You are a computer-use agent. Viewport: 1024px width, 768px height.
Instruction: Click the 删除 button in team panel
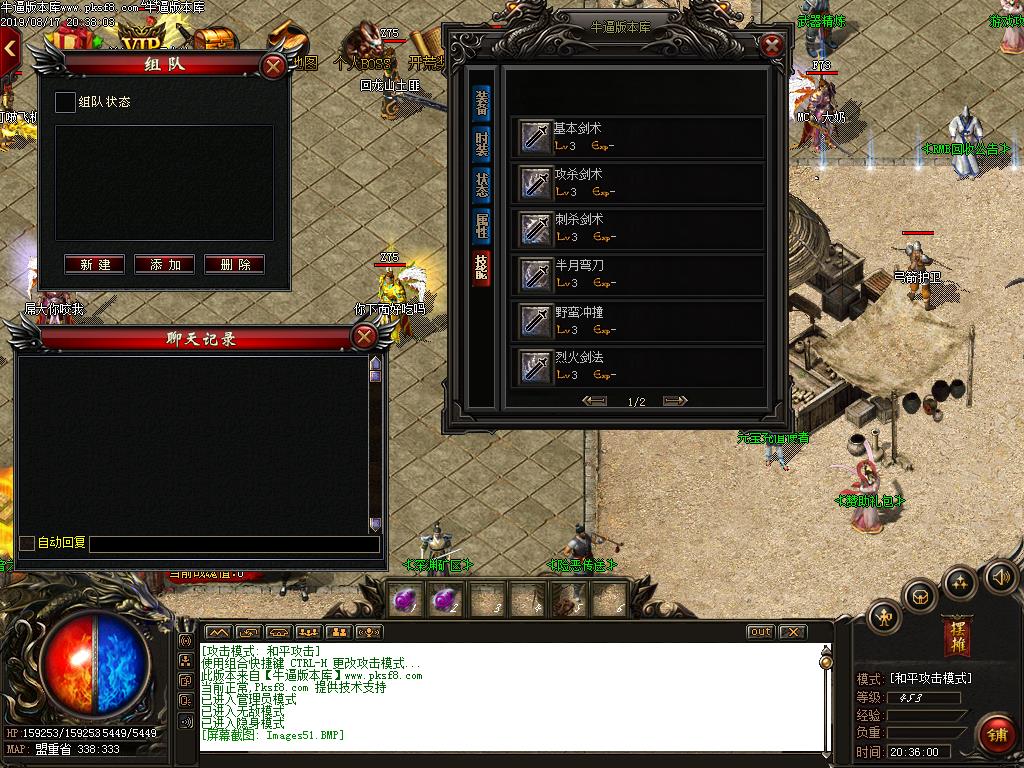point(235,264)
